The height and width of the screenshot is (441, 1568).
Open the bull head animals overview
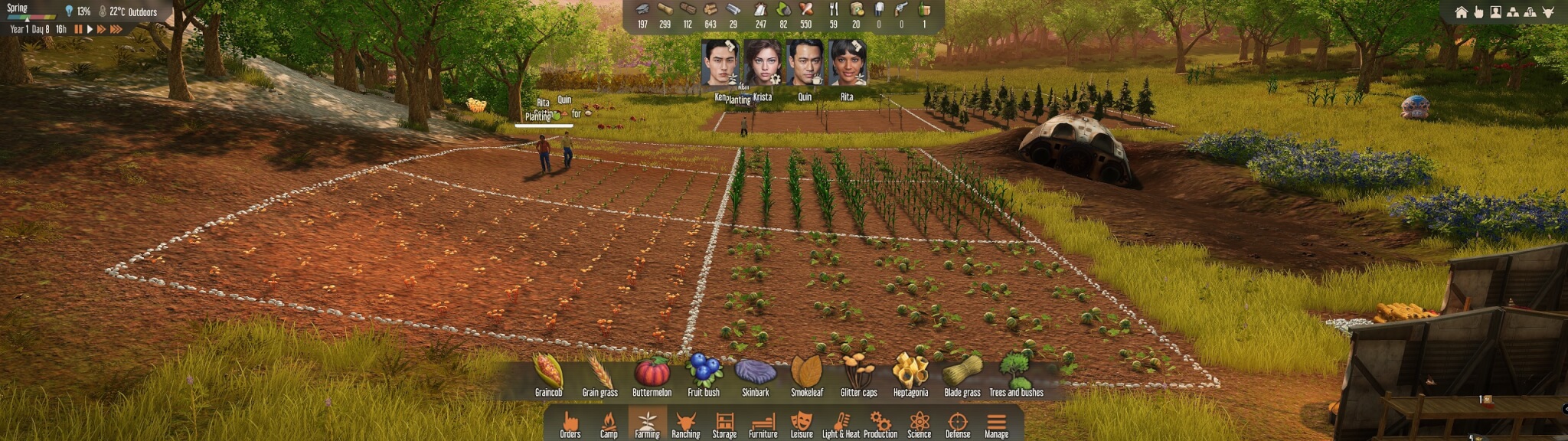[1547, 12]
